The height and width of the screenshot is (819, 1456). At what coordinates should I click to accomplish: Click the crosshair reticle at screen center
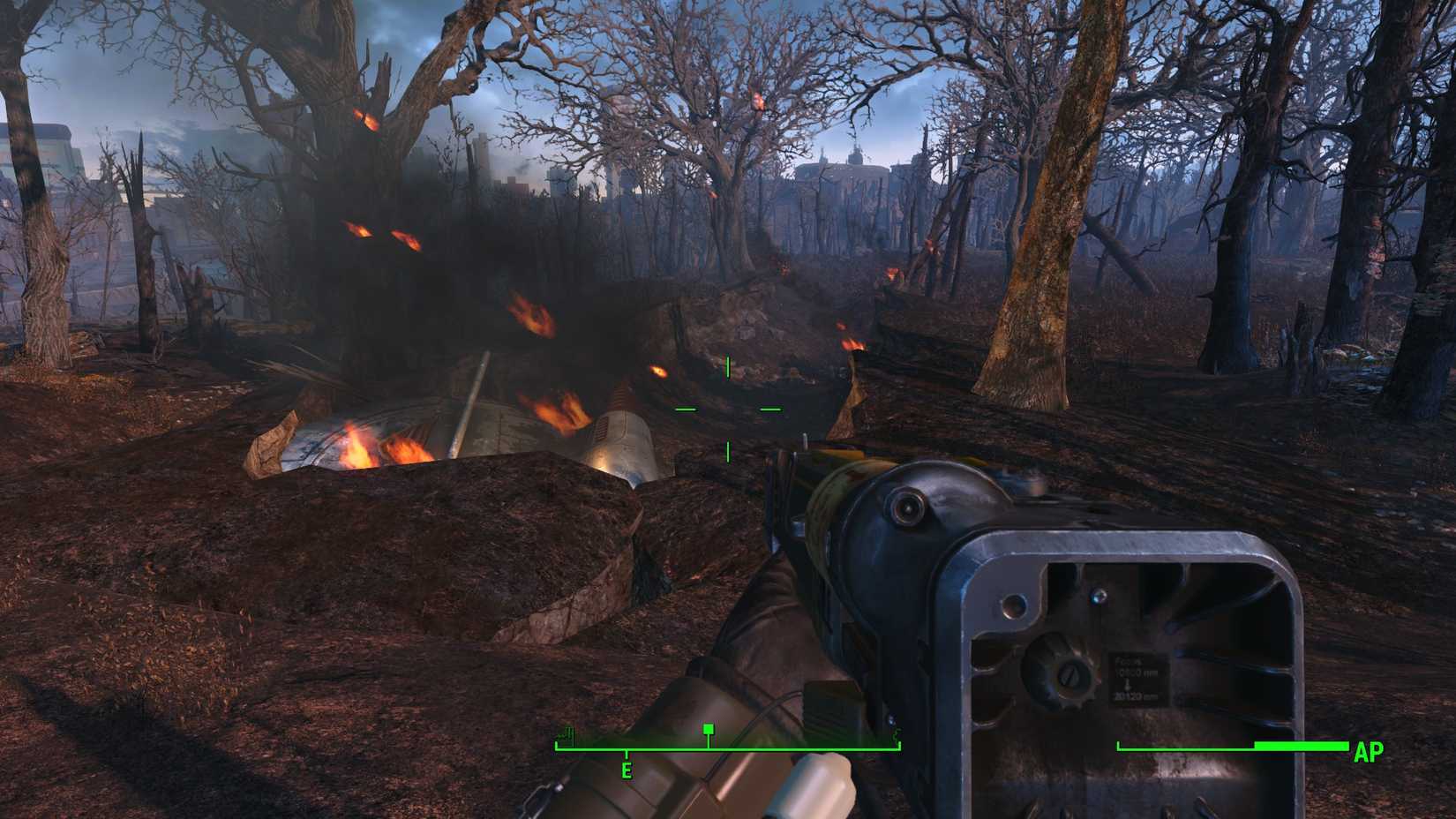(728, 410)
